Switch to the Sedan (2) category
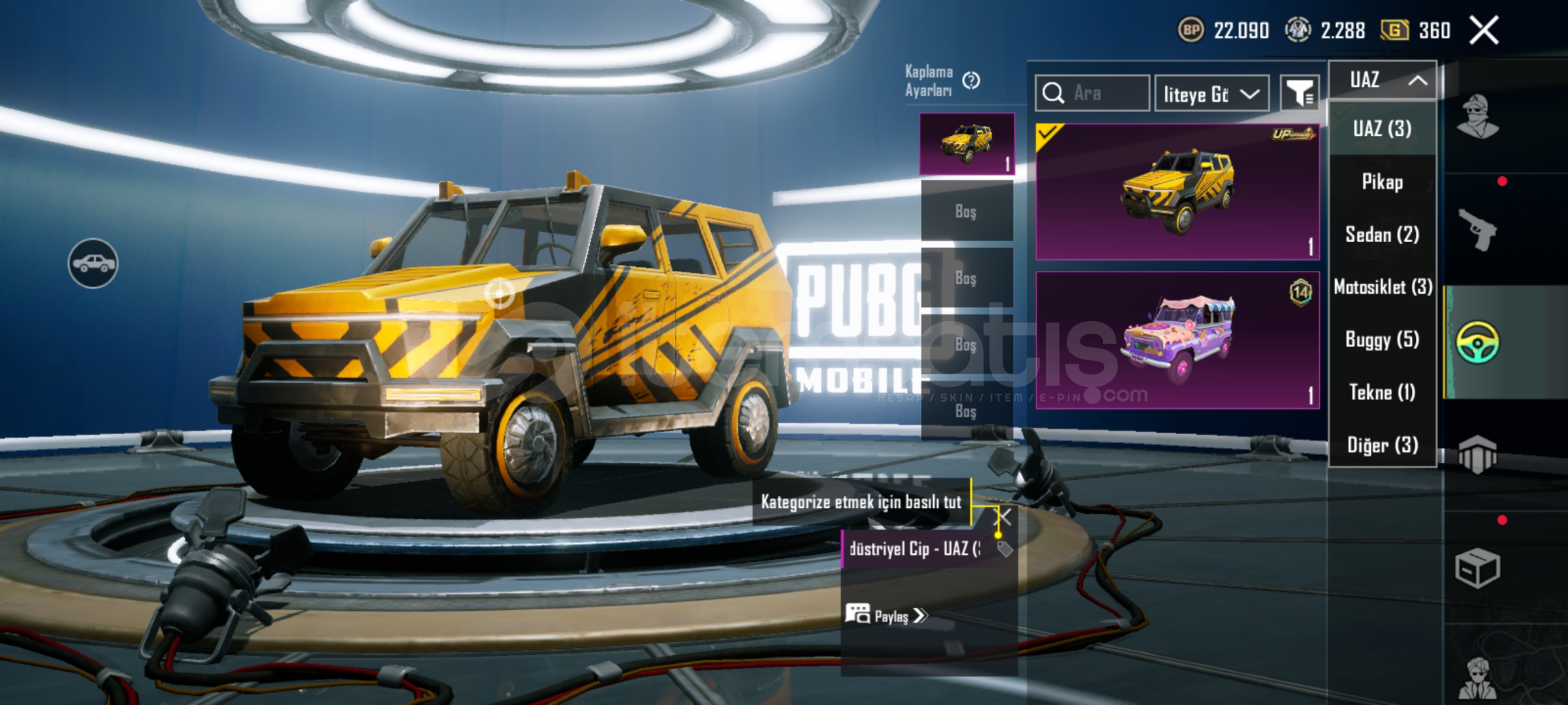The width and height of the screenshot is (1568, 705). 1382,234
